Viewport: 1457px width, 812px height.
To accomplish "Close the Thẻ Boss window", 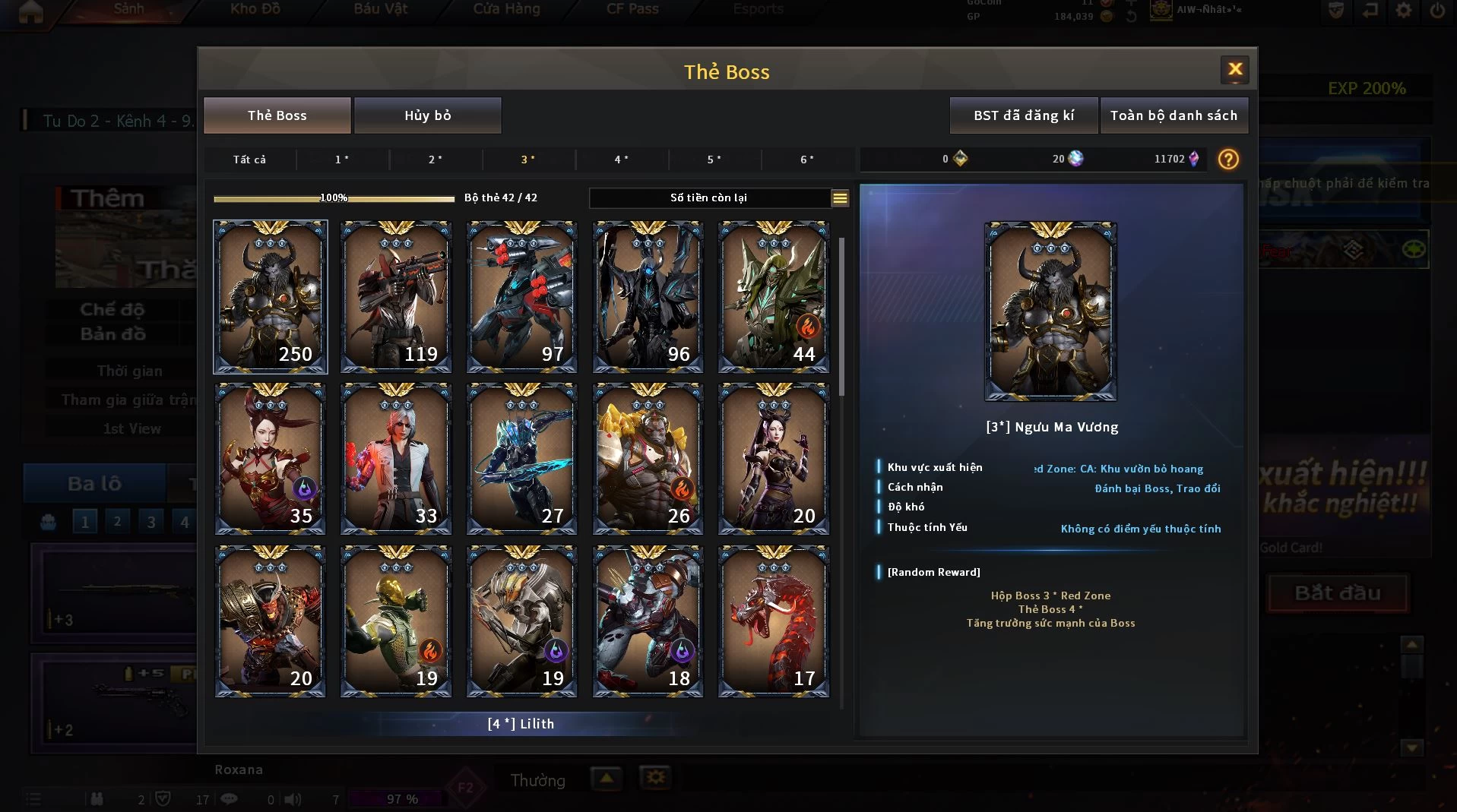I will [1235, 70].
